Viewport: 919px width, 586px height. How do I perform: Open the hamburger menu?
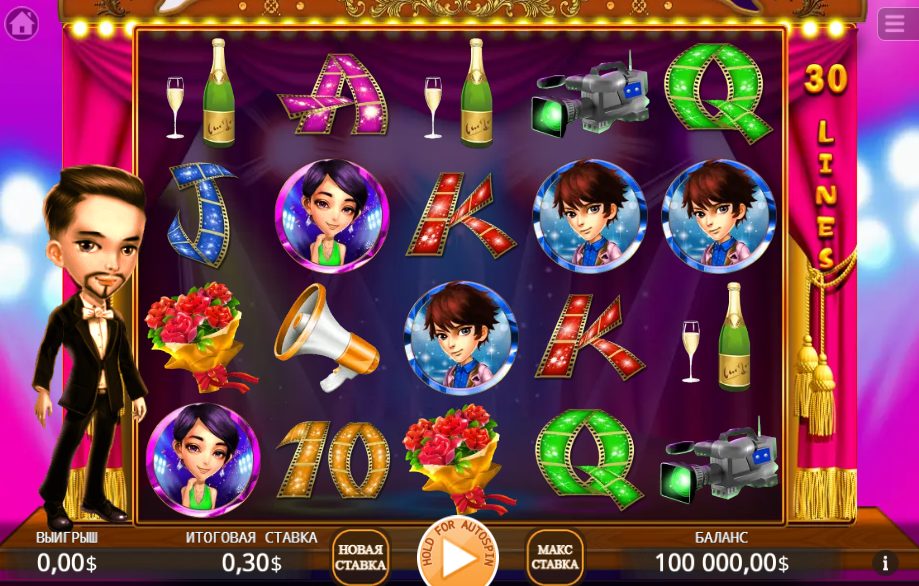pos(896,23)
